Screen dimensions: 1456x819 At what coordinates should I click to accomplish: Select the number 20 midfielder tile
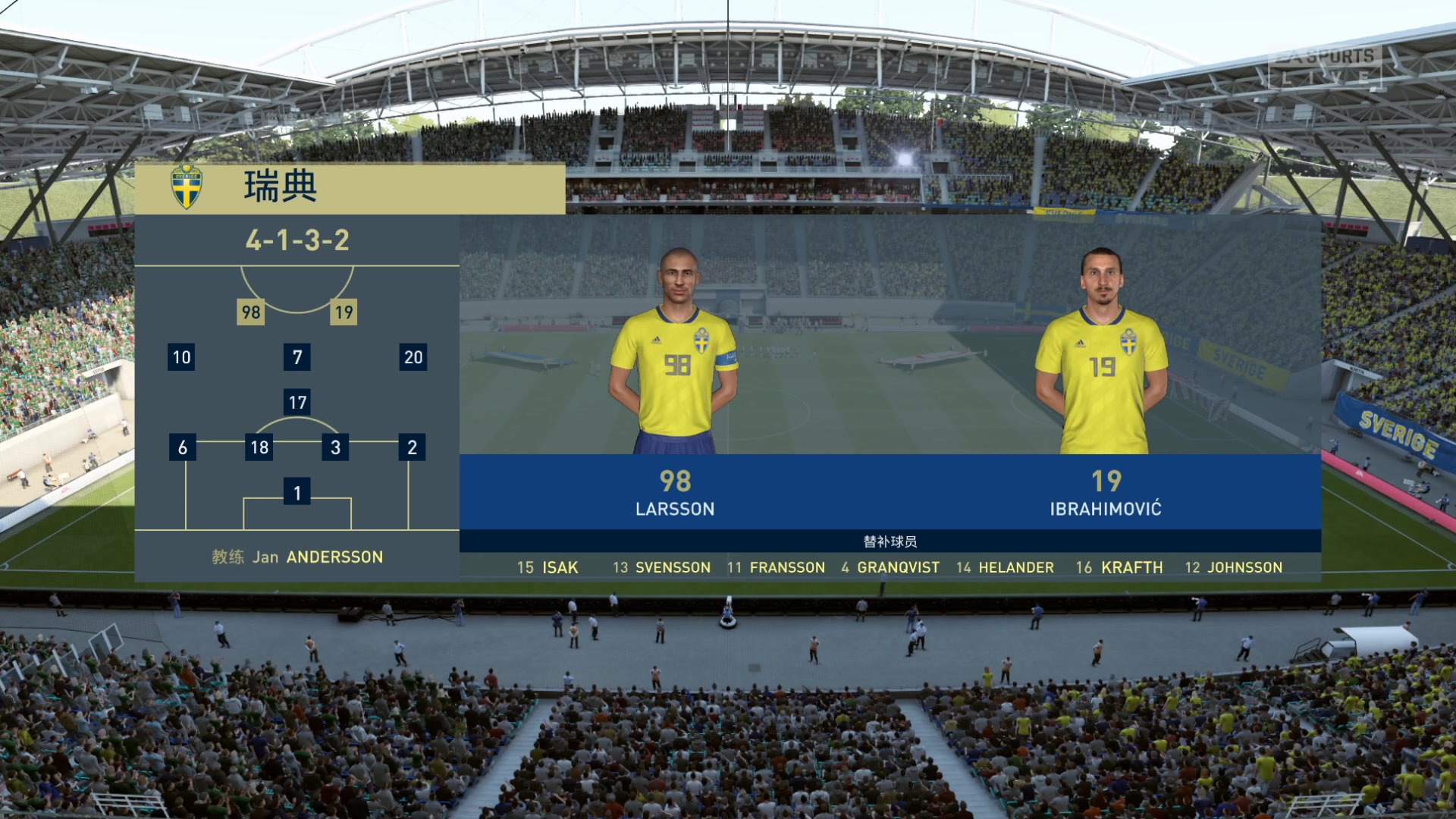click(x=413, y=357)
